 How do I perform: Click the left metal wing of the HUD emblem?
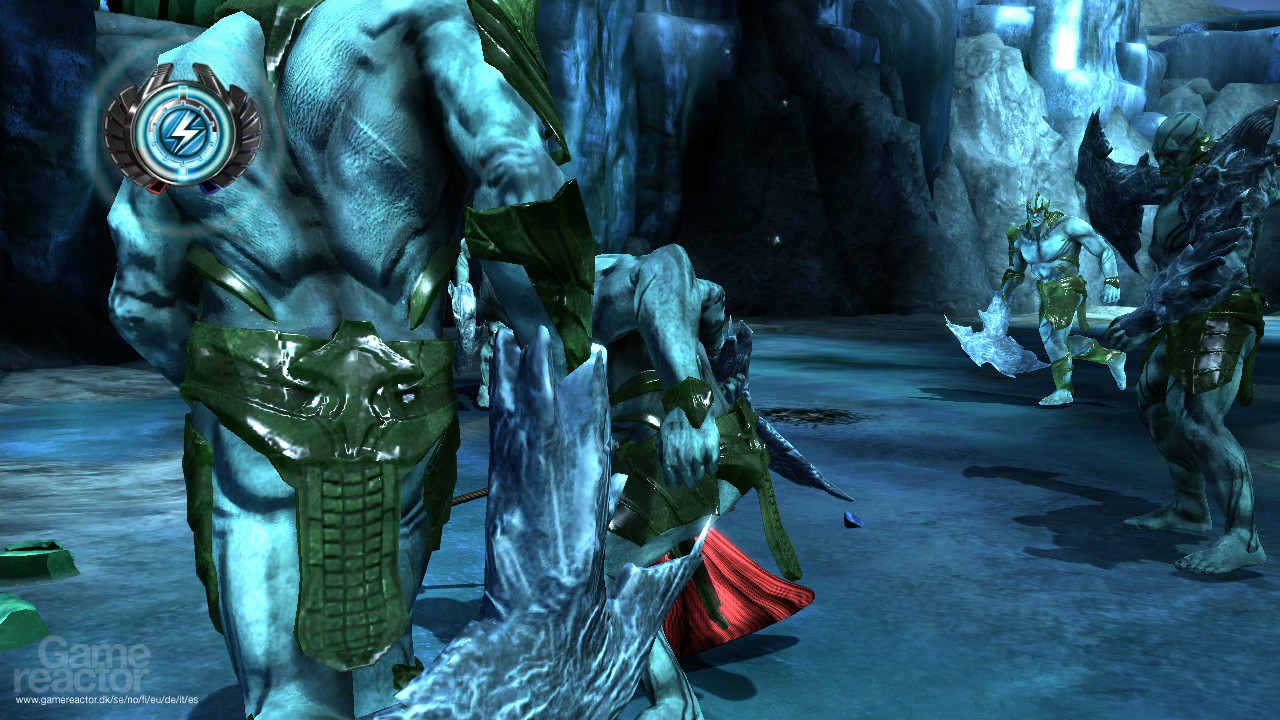click(x=125, y=136)
